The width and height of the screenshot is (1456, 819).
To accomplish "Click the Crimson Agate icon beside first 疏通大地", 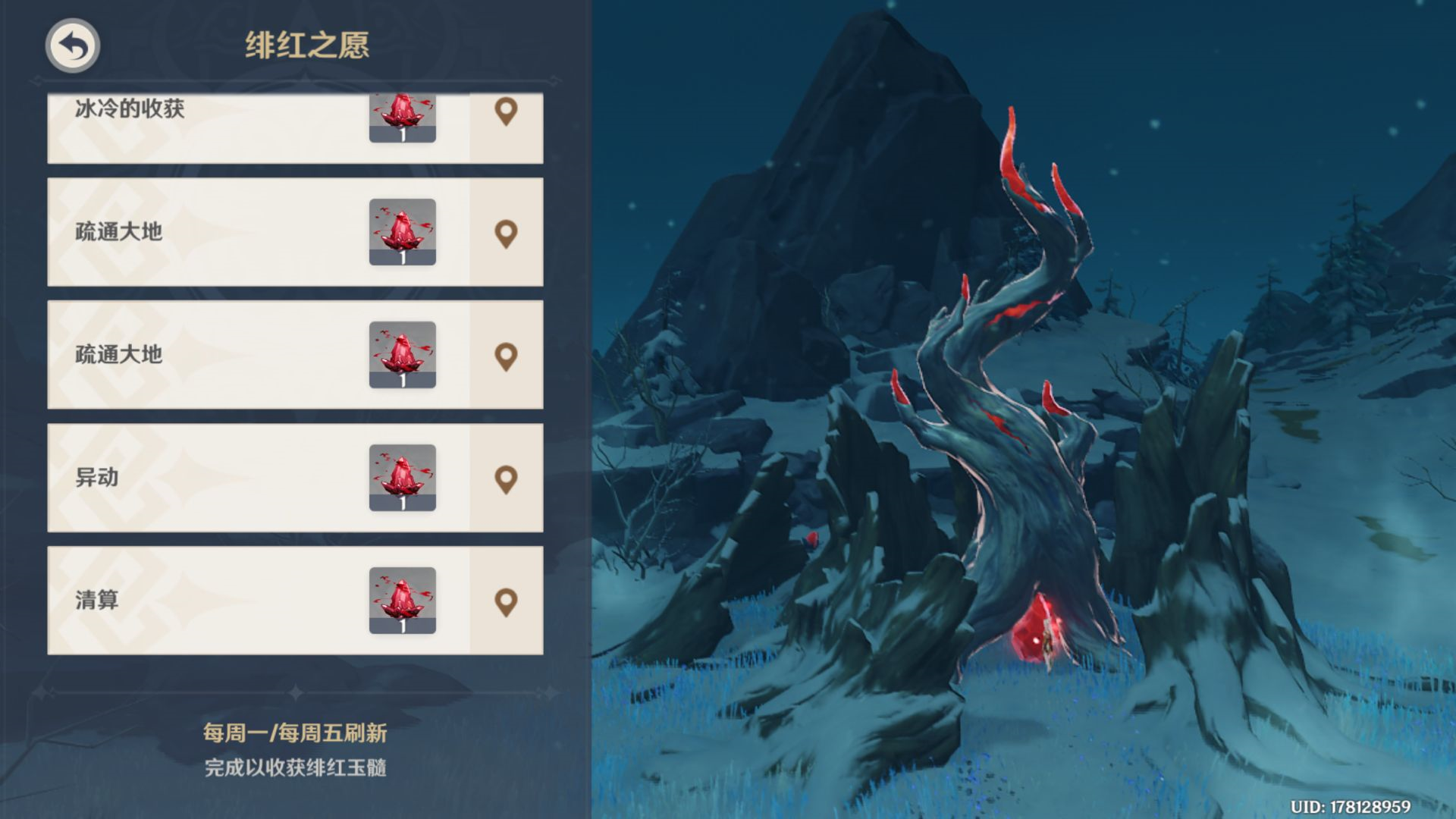I will (401, 235).
